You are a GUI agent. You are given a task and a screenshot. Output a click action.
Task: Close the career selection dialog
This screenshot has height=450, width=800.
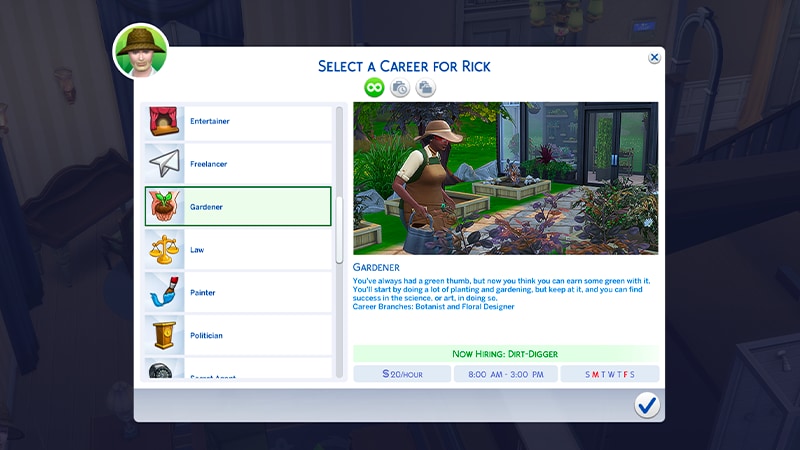(x=654, y=58)
